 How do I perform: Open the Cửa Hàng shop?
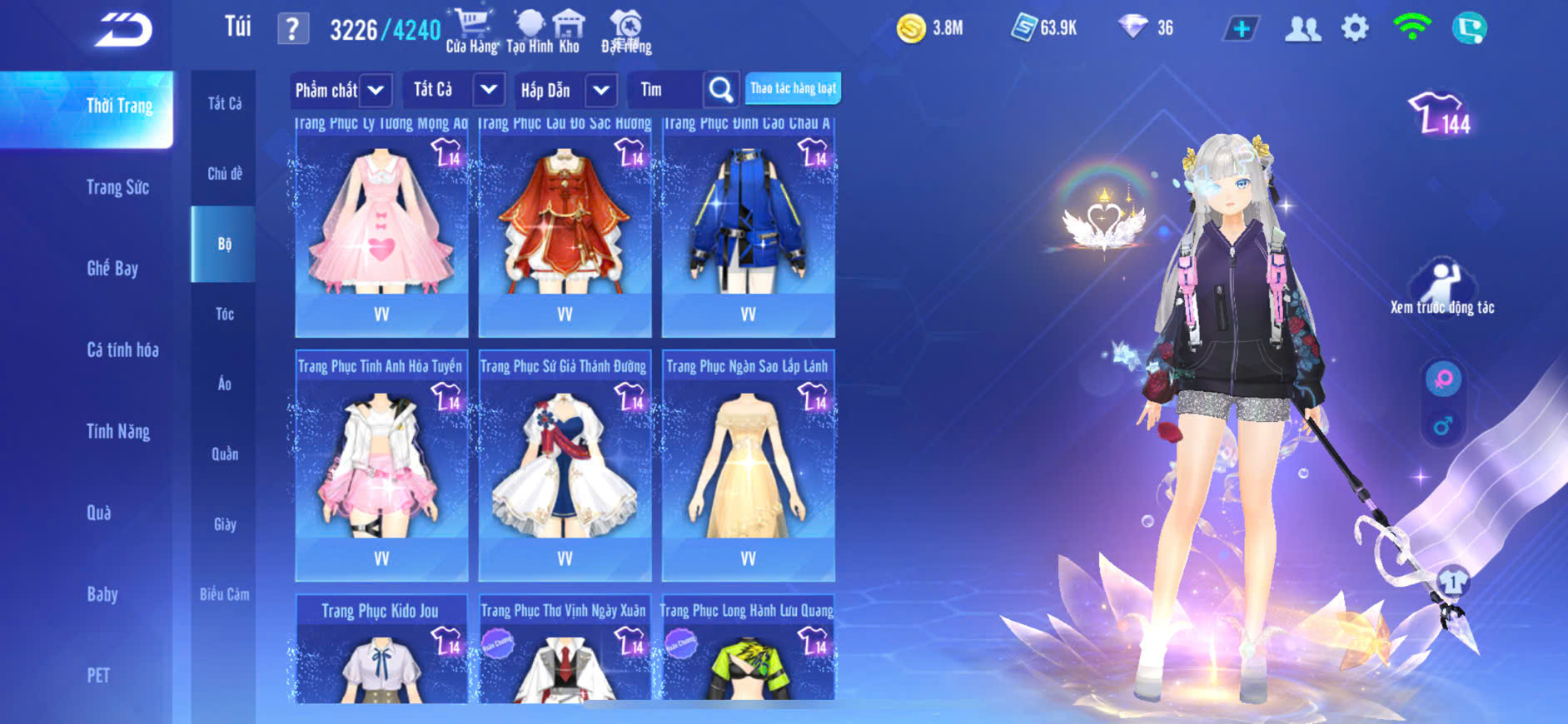(x=471, y=32)
